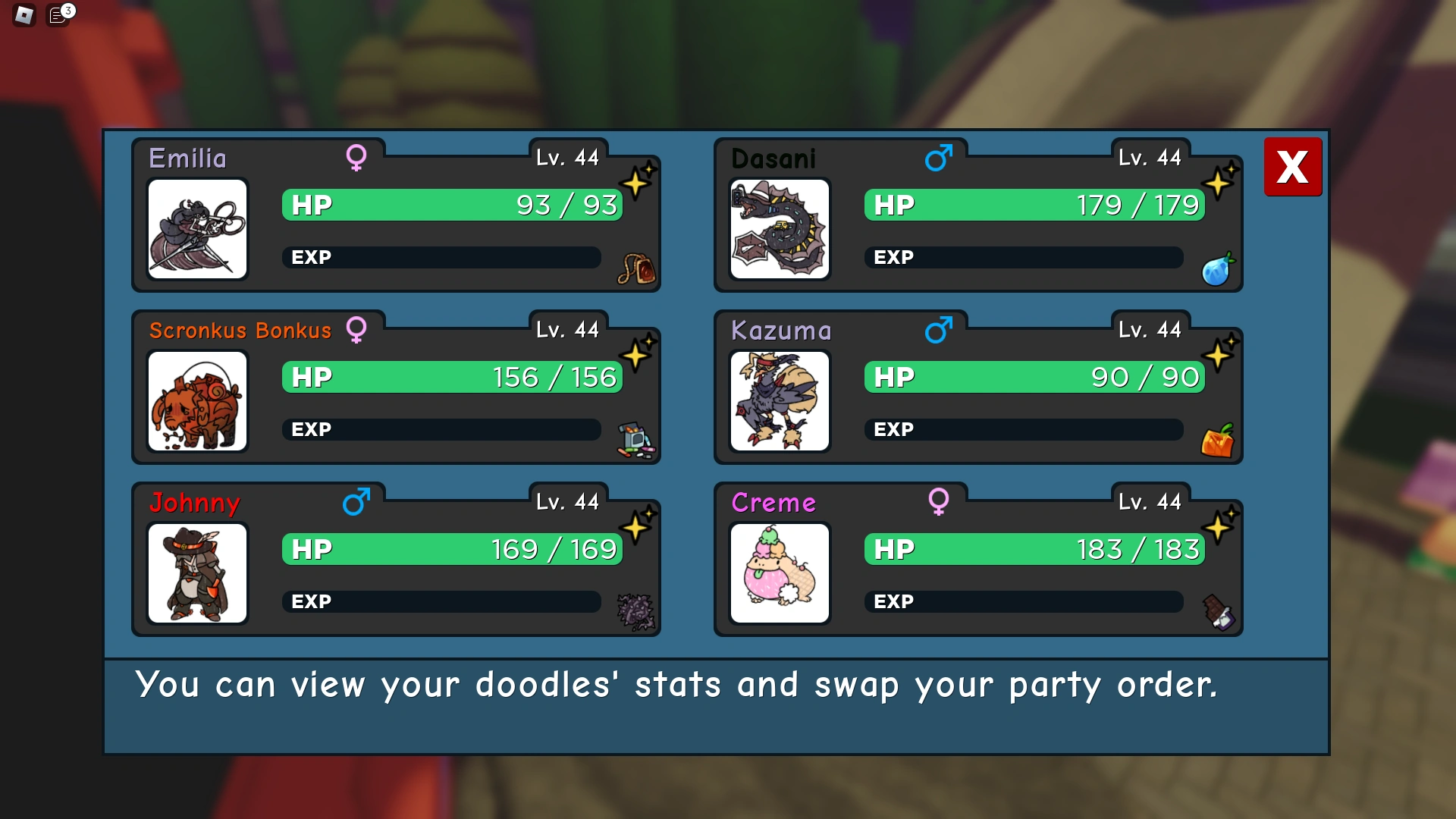
Task: Select Kazuma's portrait thumbnail
Action: pyautogui.click(x=780, y=402)
